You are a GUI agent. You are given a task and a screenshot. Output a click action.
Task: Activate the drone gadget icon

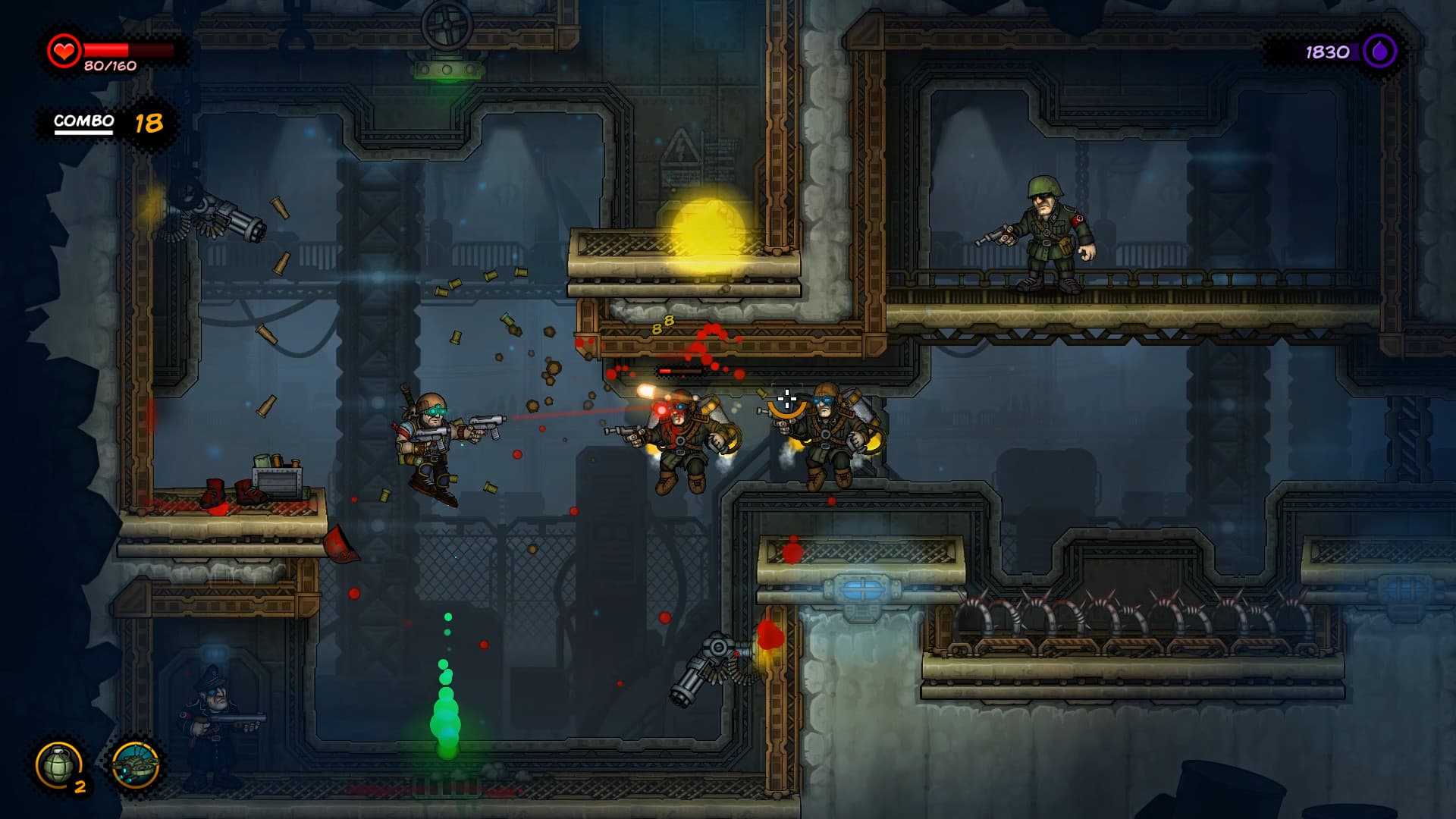click(136, 765)
